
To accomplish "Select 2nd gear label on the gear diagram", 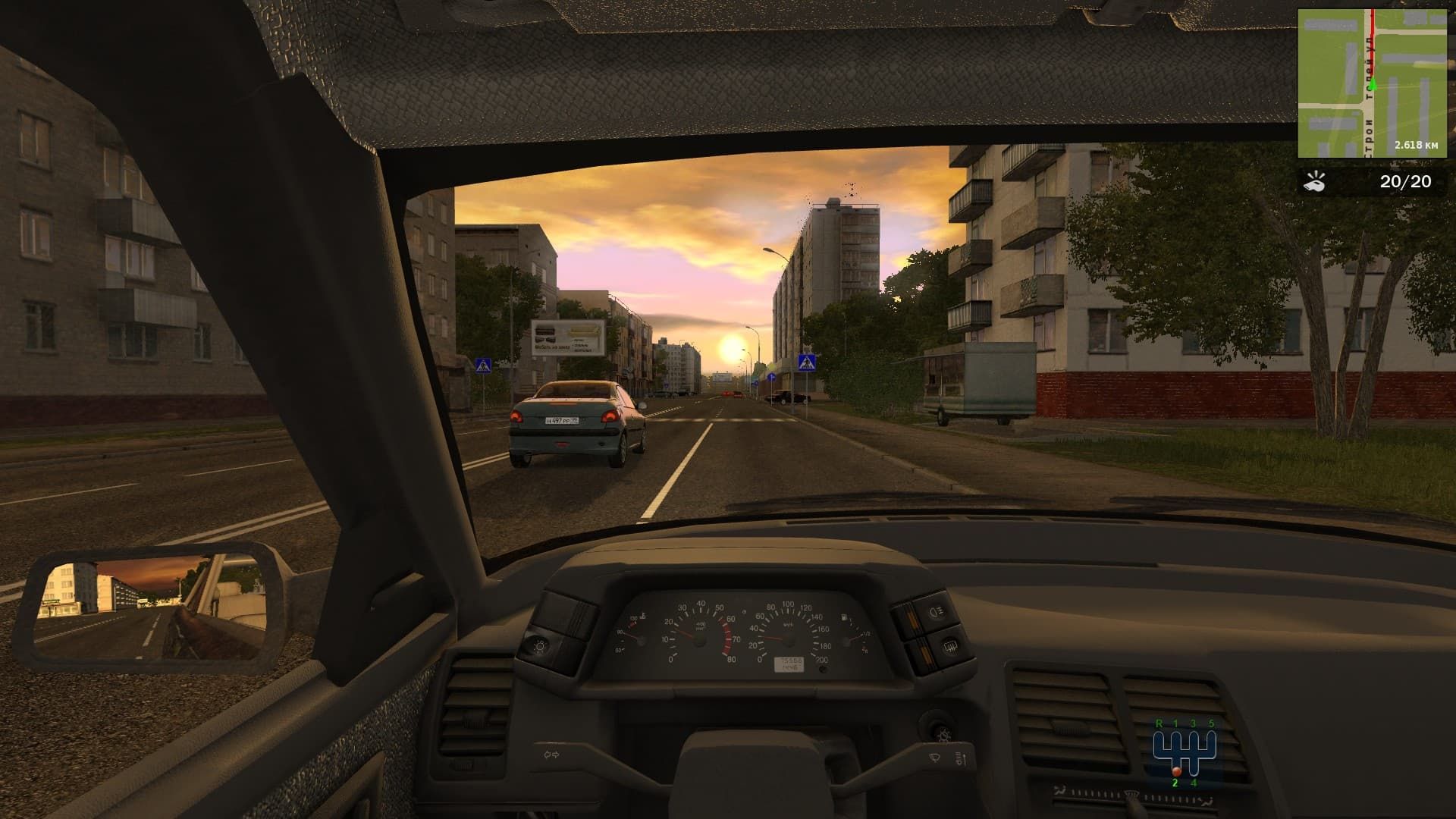I will coord(1175,783).
